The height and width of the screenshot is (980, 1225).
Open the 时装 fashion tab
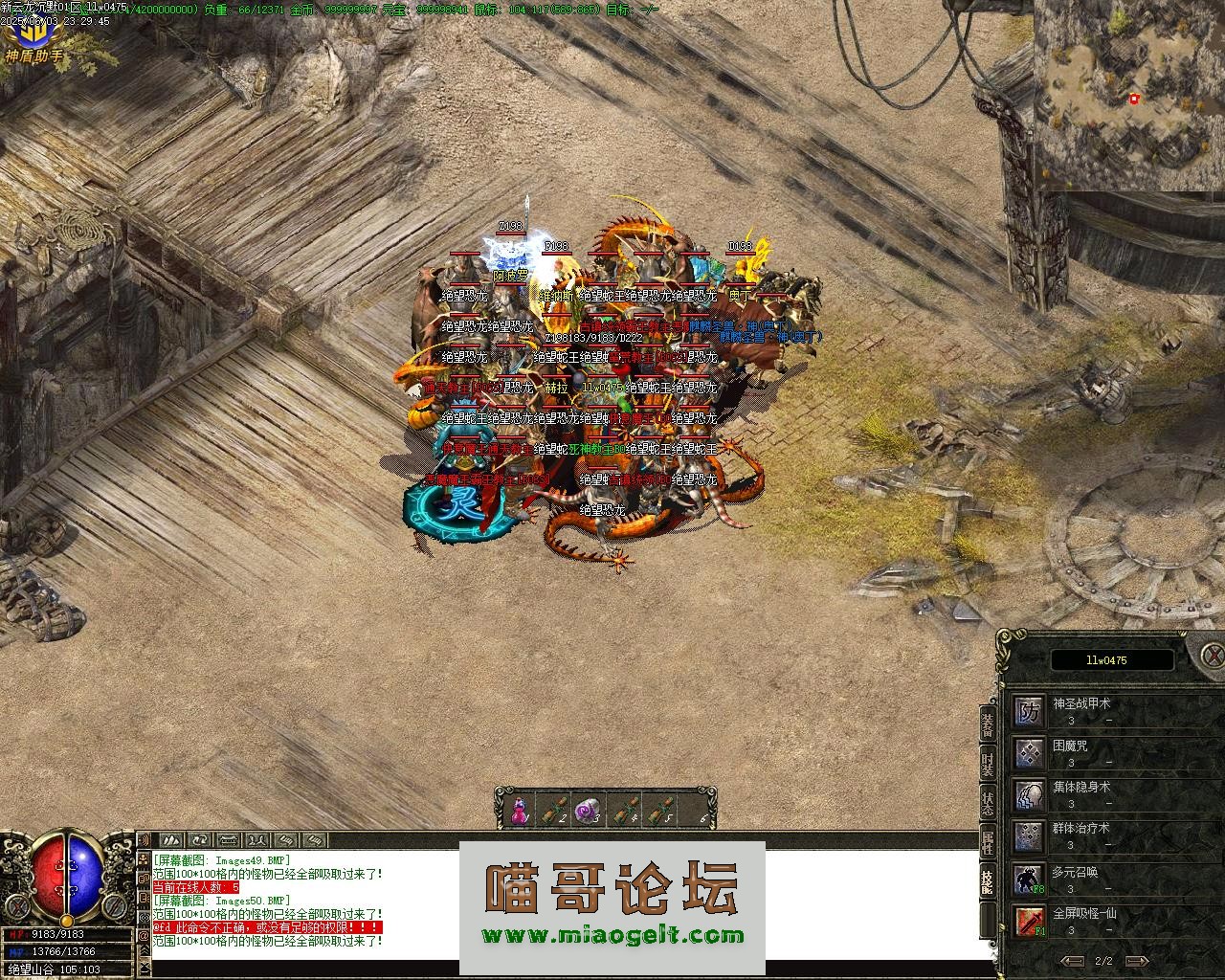[987, 765]
